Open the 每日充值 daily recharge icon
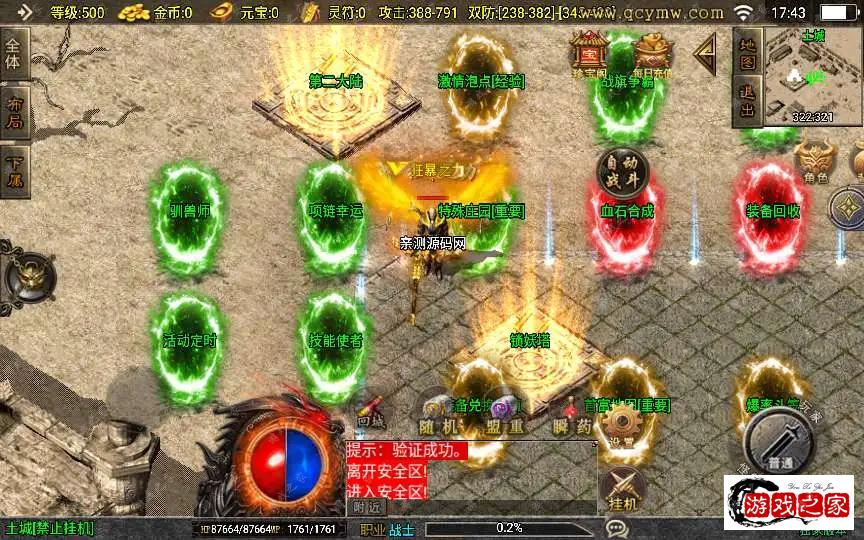Viewport: 864px width, 540px height. click(653, 54)
